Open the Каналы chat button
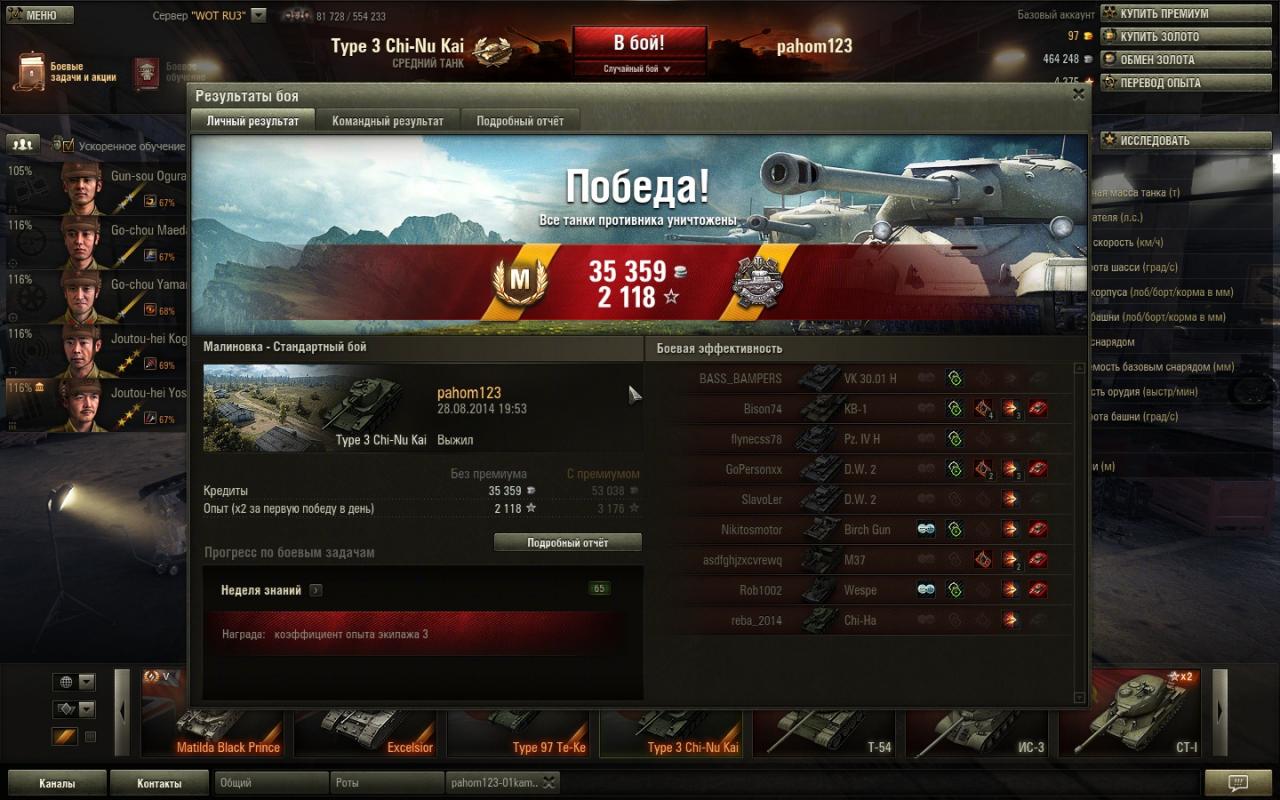Viewport: 1280px width, 800px height. (56, 783)
